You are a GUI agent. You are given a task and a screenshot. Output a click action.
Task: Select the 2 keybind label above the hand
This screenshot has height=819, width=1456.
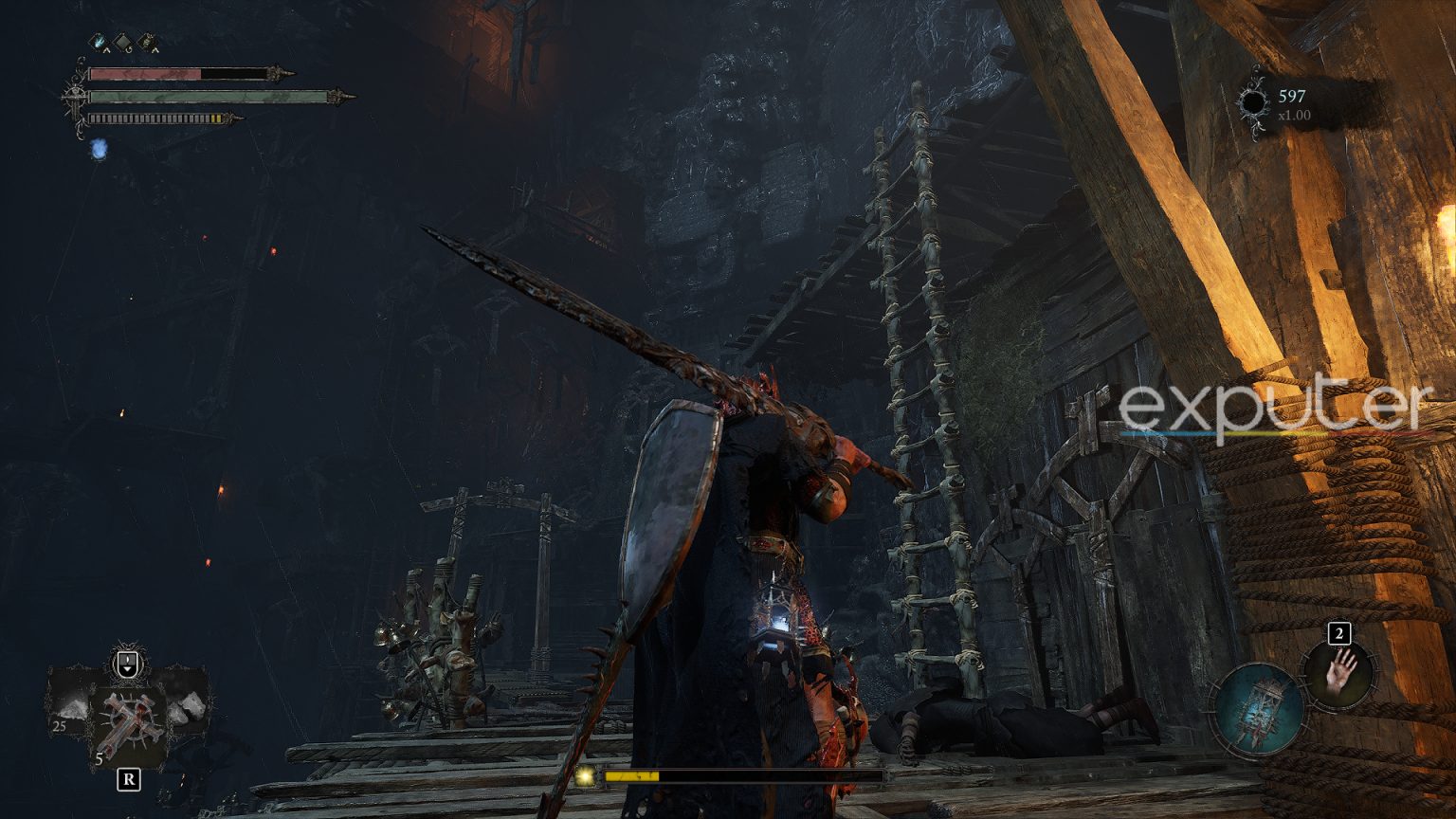click(1338, 634)
